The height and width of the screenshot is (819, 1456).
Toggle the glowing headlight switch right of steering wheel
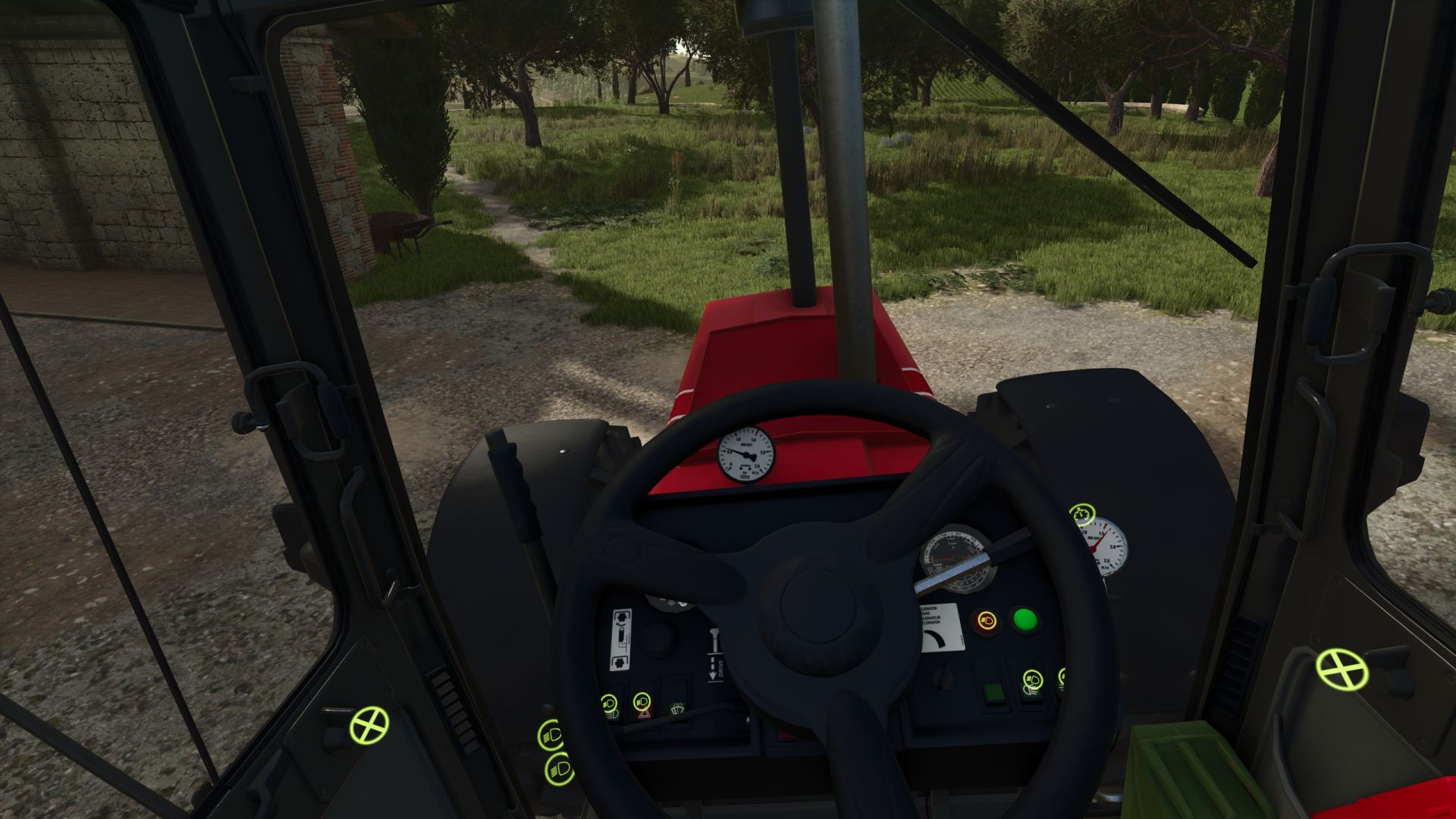(987, 620)
